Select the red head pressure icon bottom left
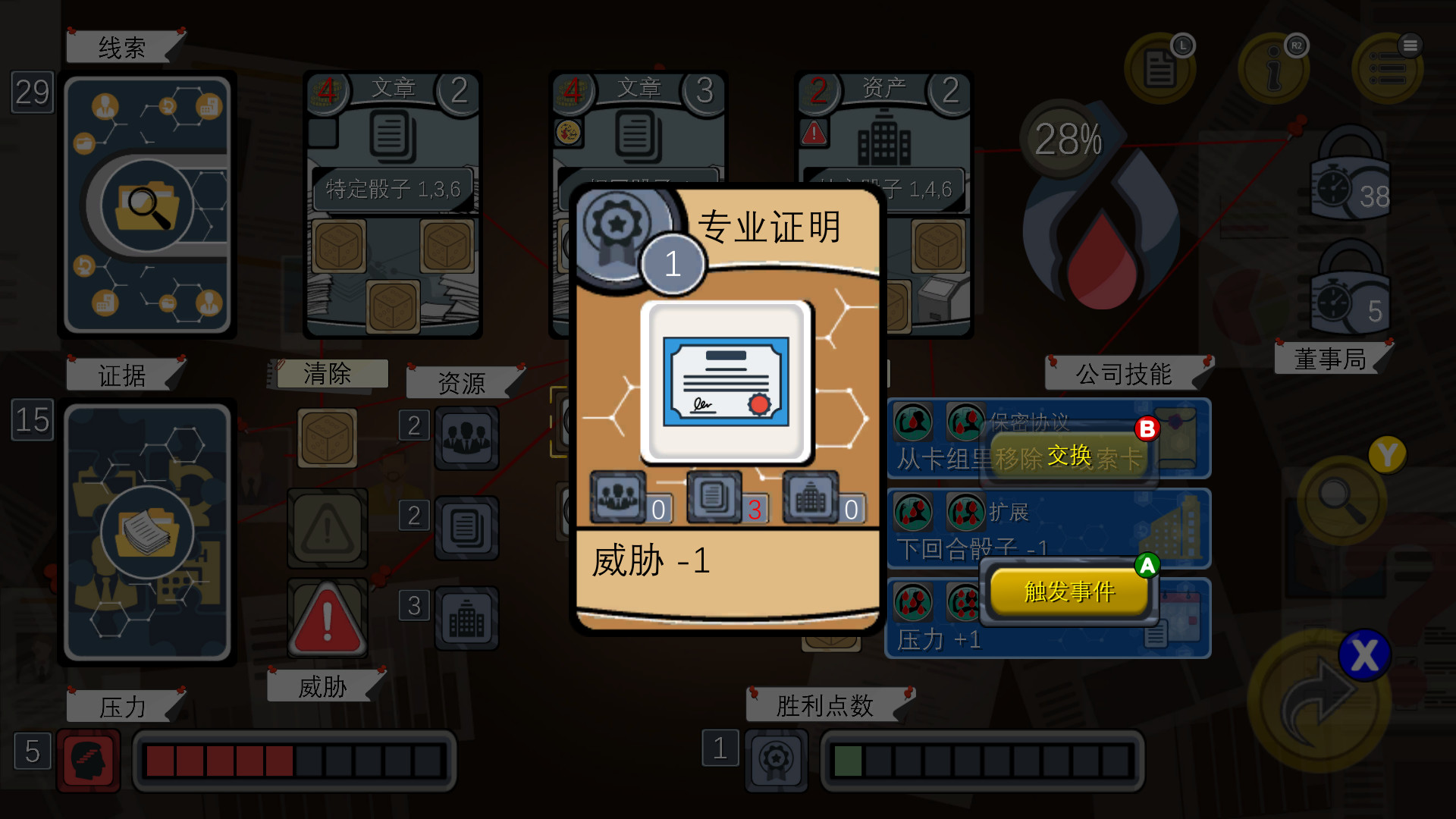 (89, 760)
